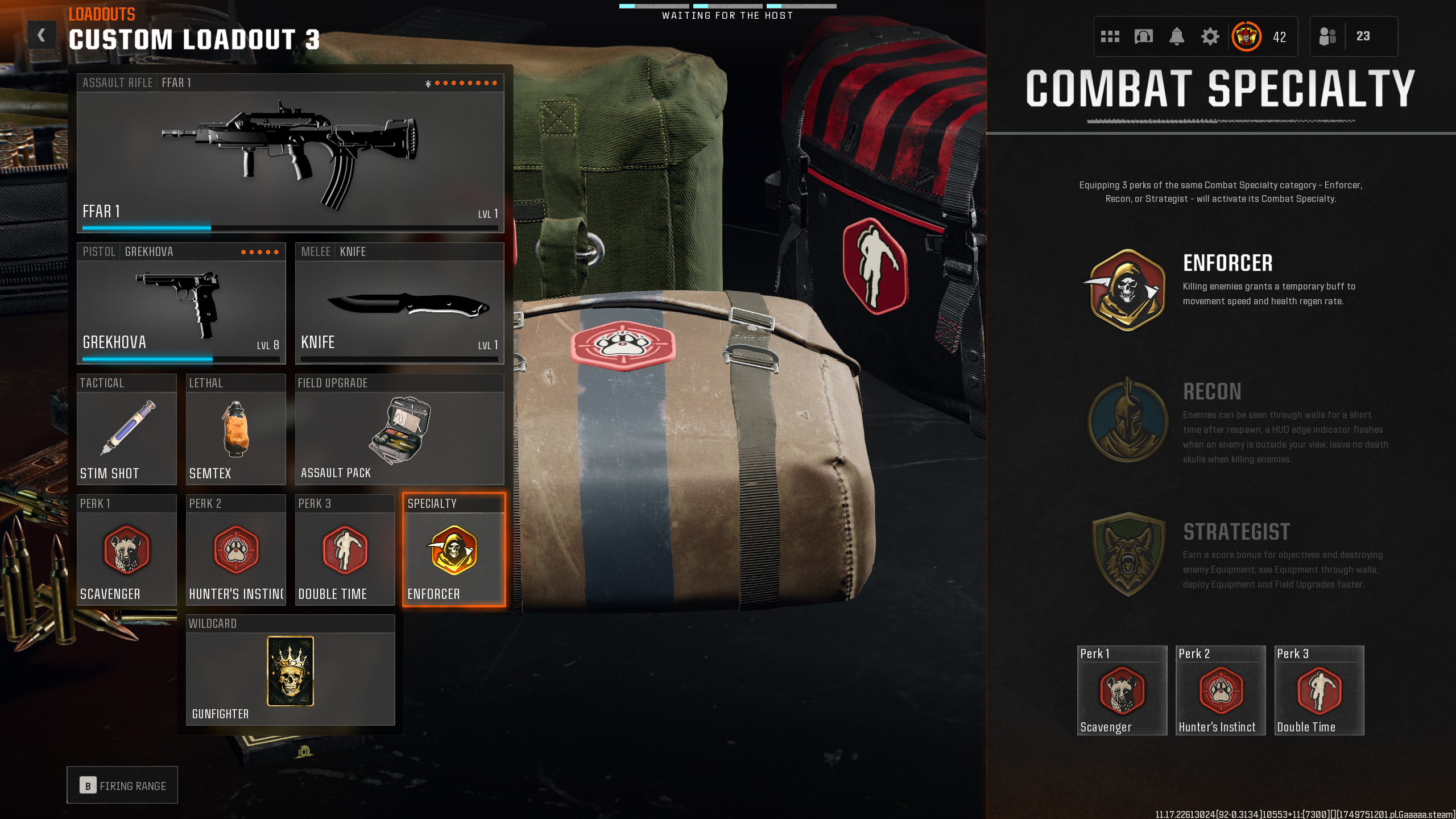Change Perk 3 Double Time loadout slot

point(345,551)
